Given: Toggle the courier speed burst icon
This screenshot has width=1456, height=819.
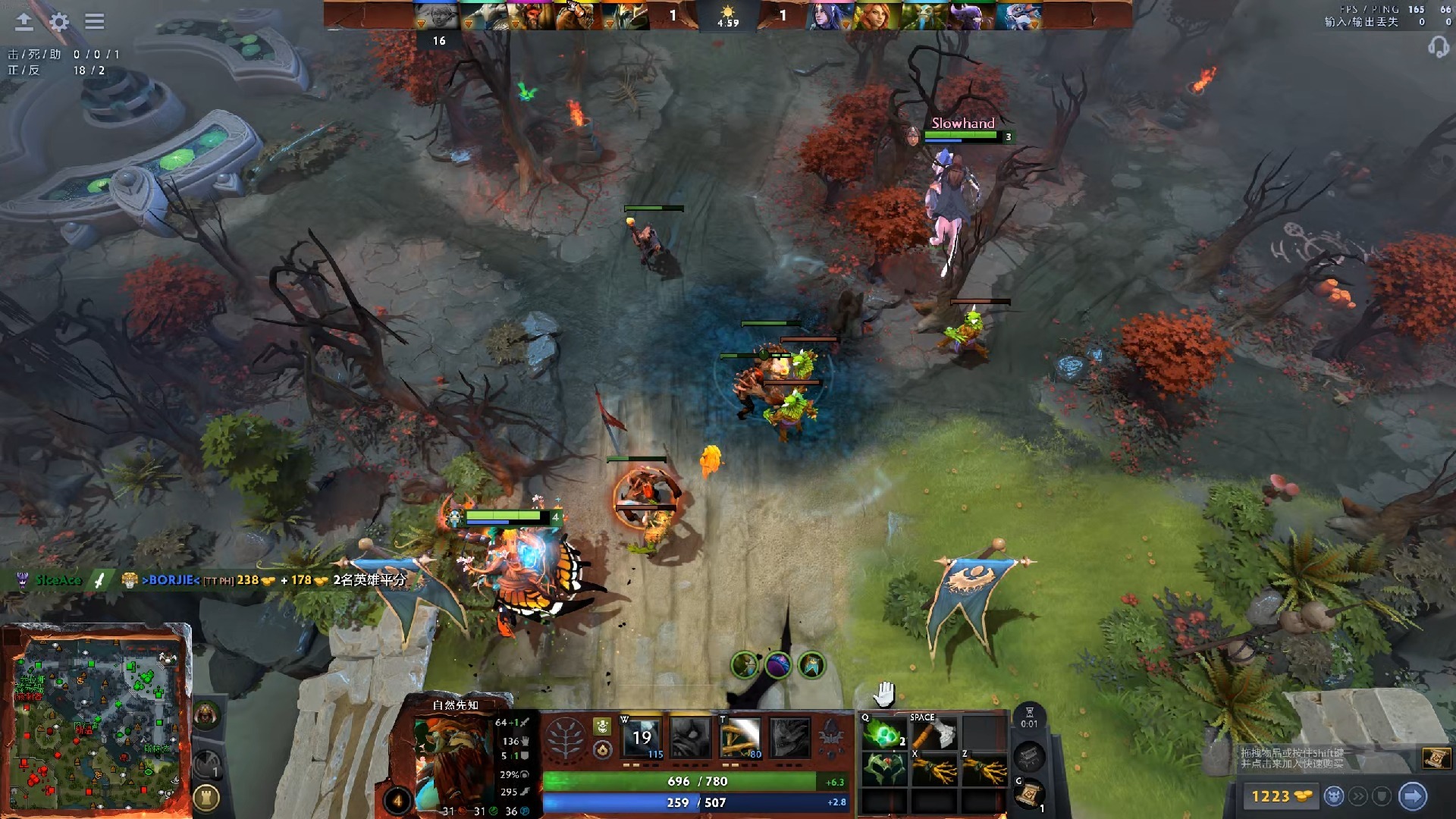Looking at the screenshot, I should click(1358, 795).
